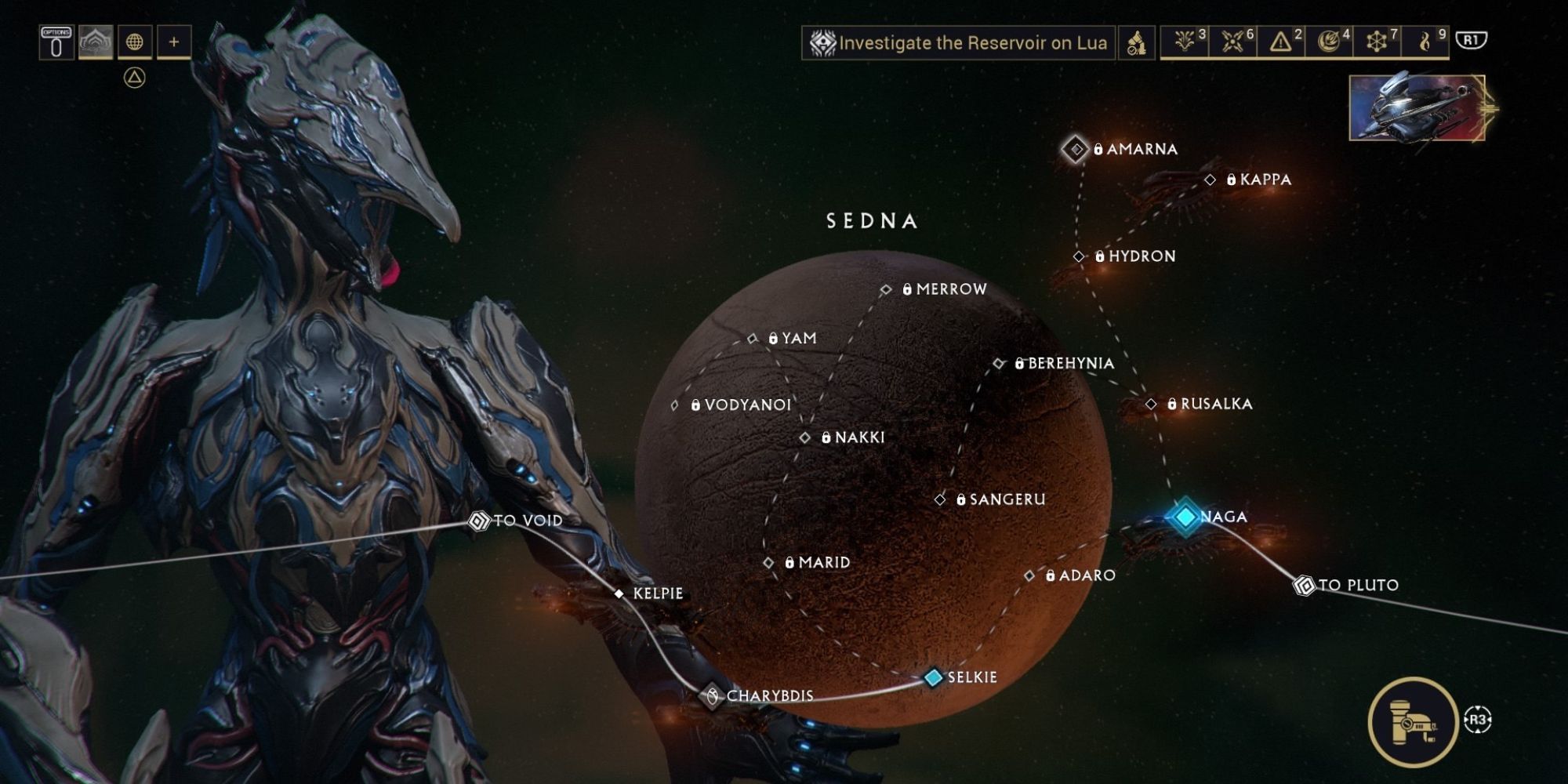Screen dimensions: 1568x784
Task: Choose the Kelpie mission node
Action: point(619,594)
